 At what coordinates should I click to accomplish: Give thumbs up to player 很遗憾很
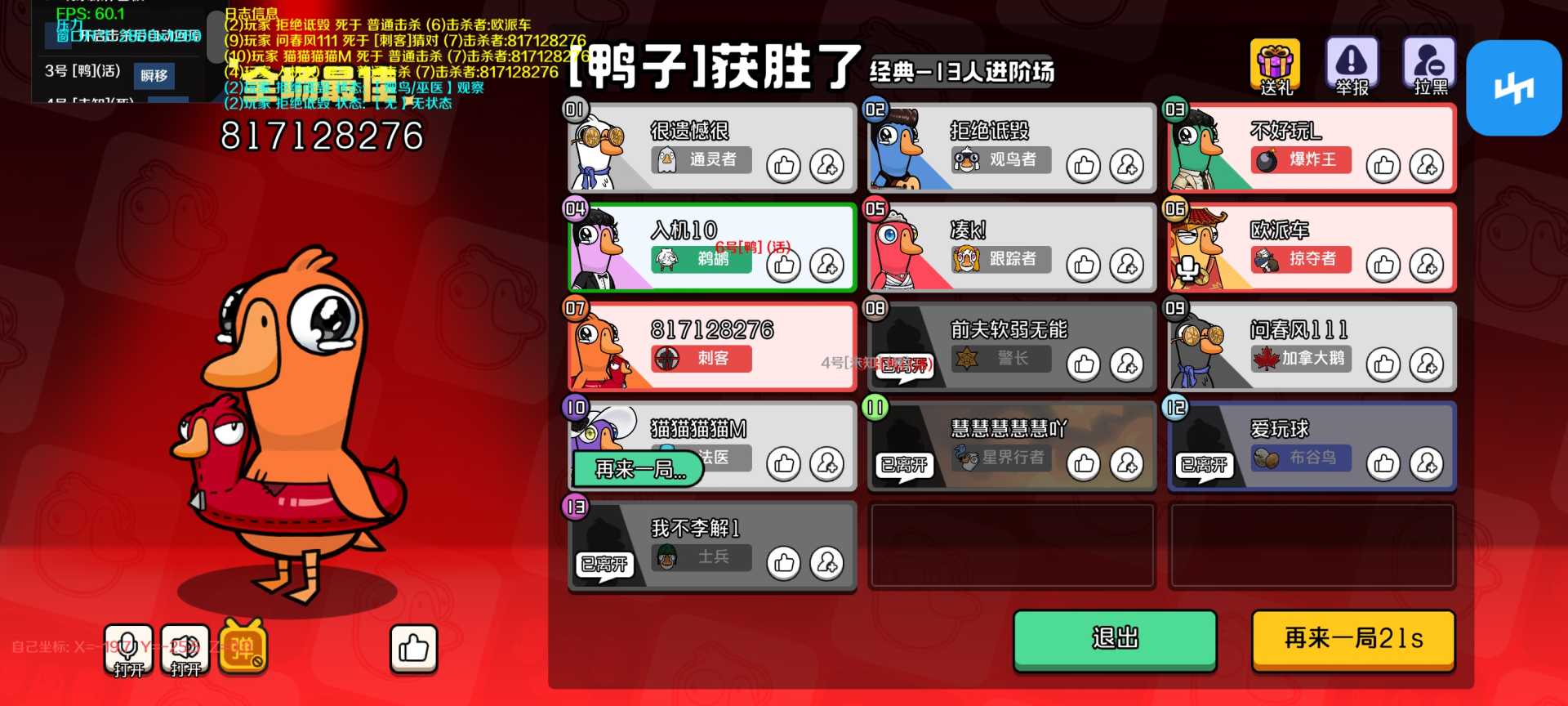(783, 164)
